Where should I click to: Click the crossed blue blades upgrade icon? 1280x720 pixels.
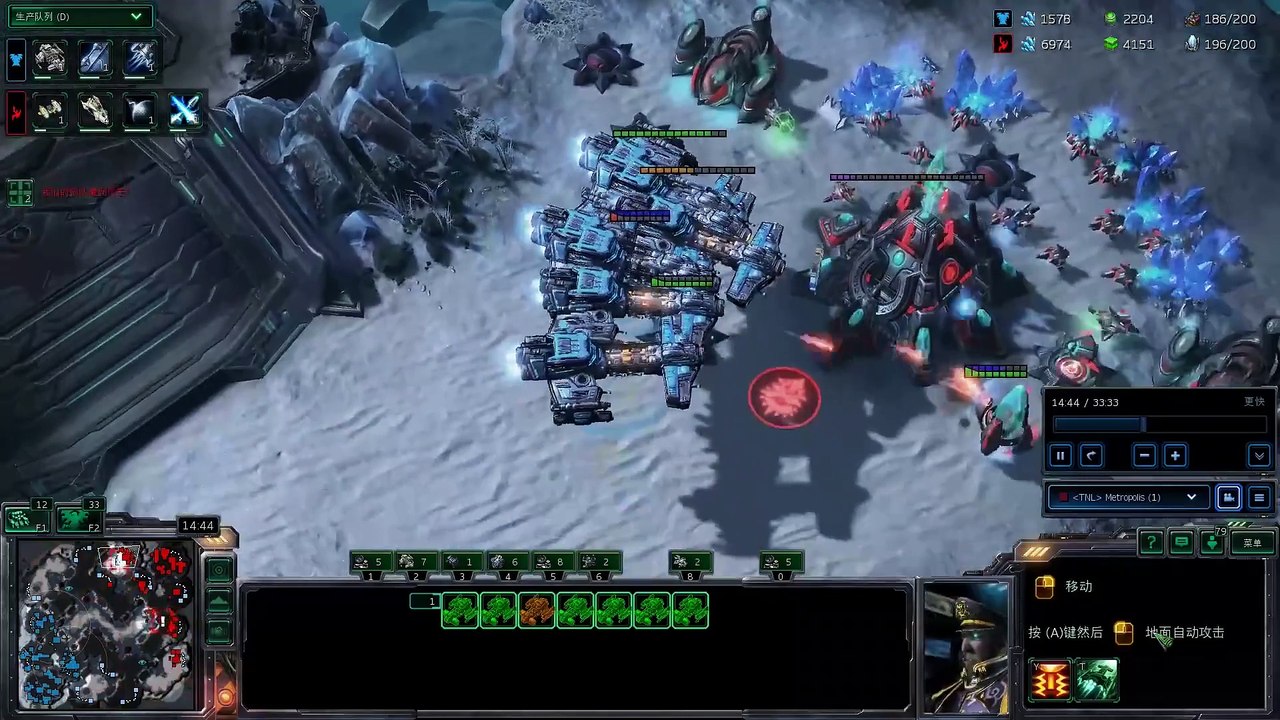185,111
